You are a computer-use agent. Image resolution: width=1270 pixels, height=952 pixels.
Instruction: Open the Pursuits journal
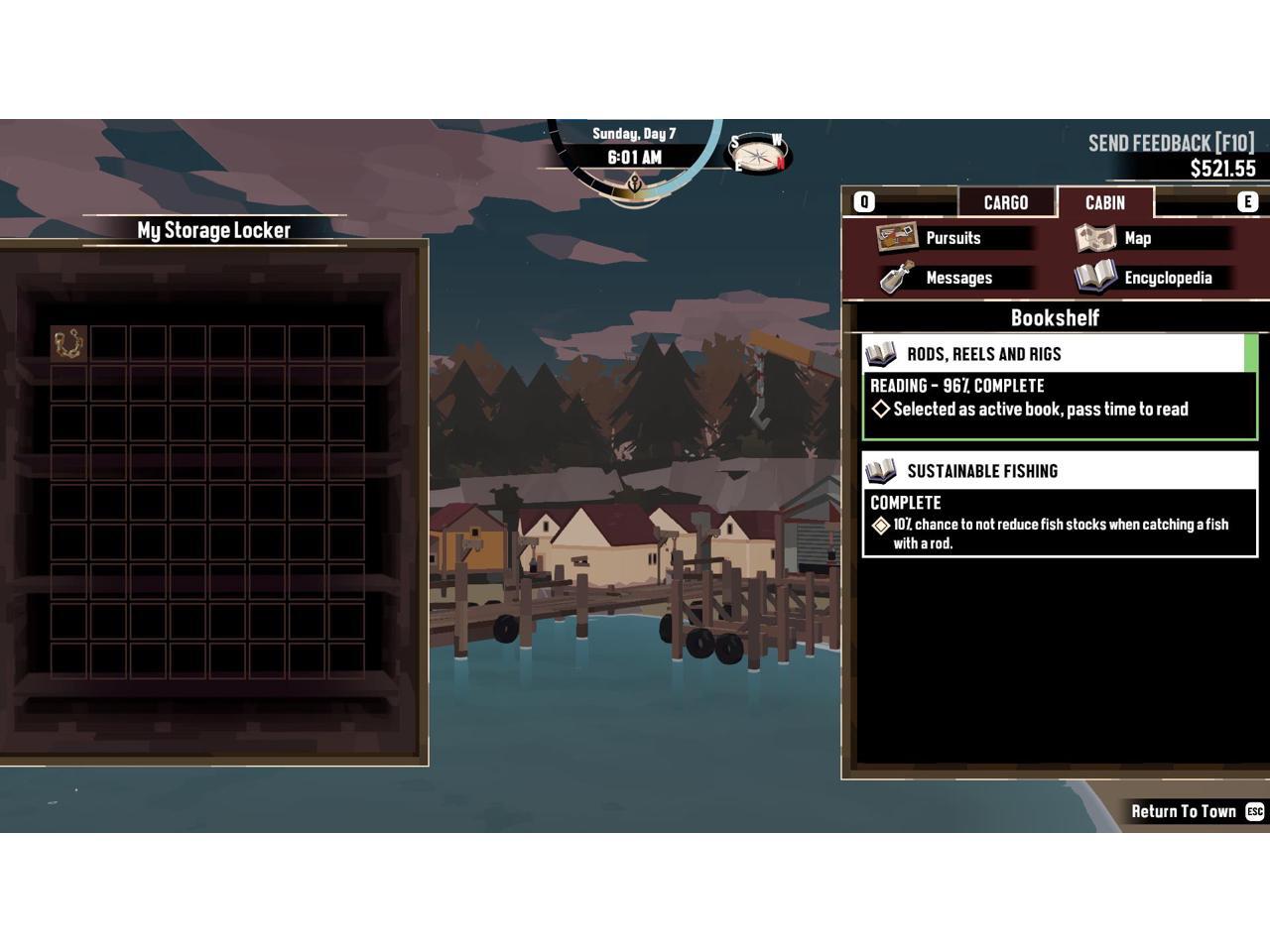click(x=952, y=238)
